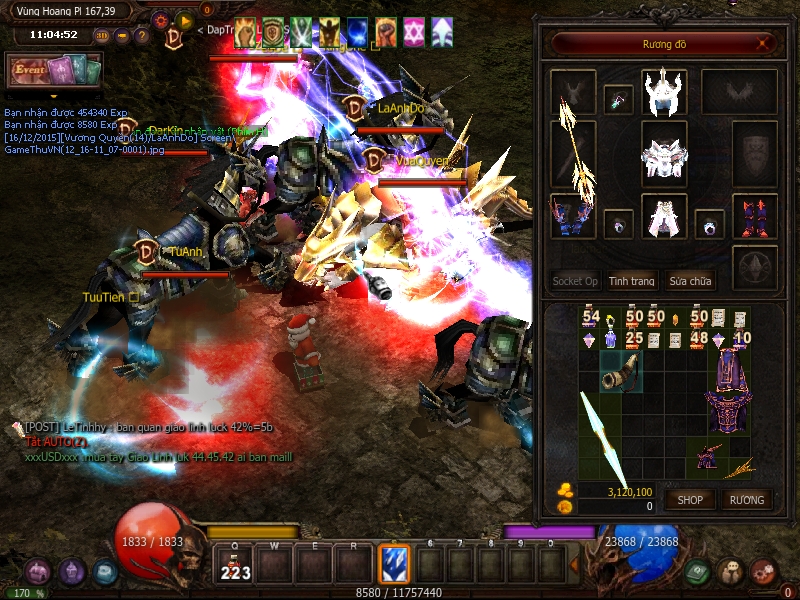
Task: Select the equipped white pants slot
Action: tap(663, 217)
